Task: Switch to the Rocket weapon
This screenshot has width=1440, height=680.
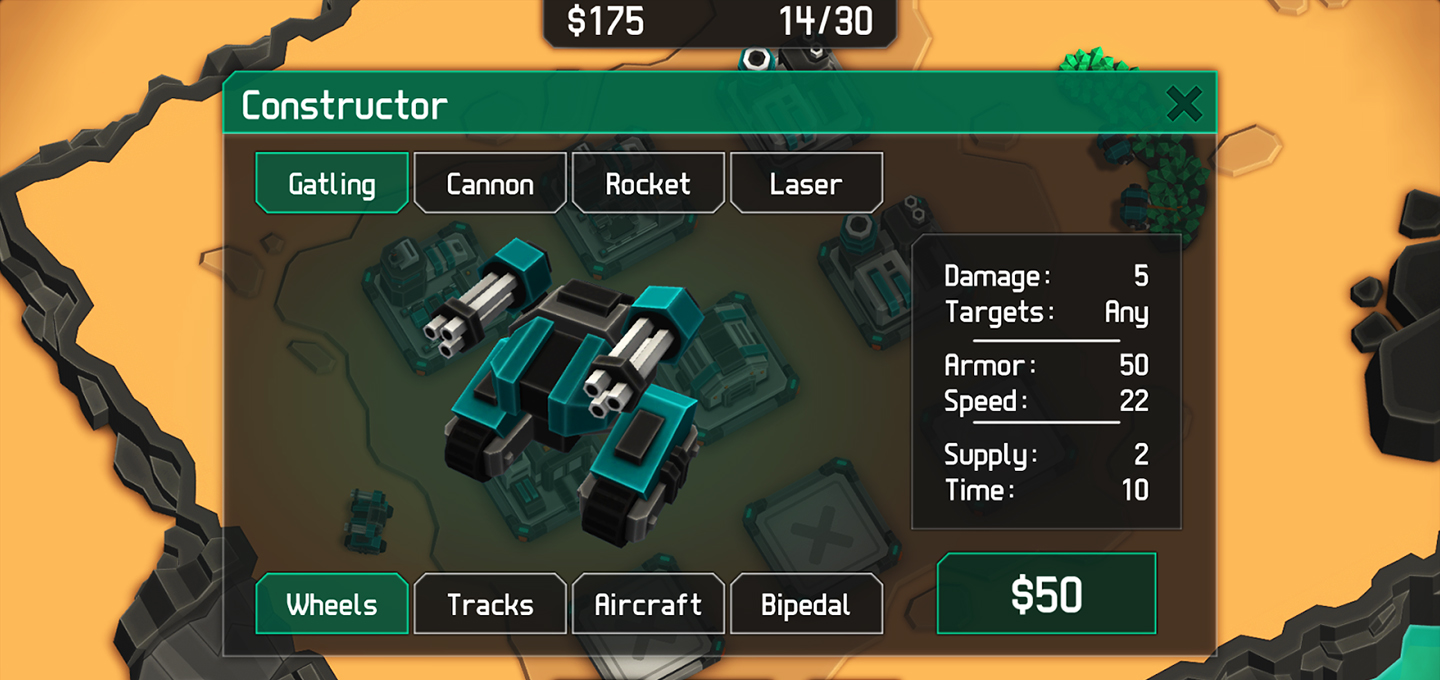Action: point(648,183)
